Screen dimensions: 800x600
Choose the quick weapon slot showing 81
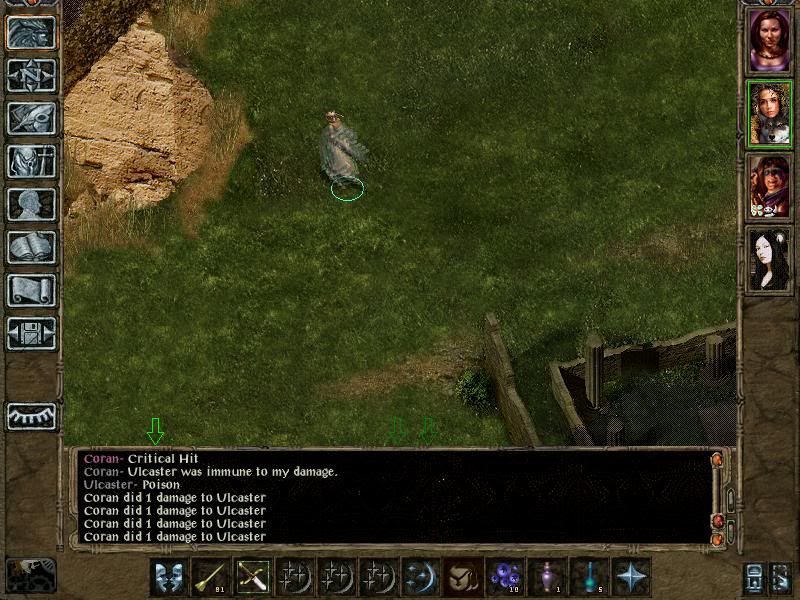pyautogui.click(x=211, y=577)
